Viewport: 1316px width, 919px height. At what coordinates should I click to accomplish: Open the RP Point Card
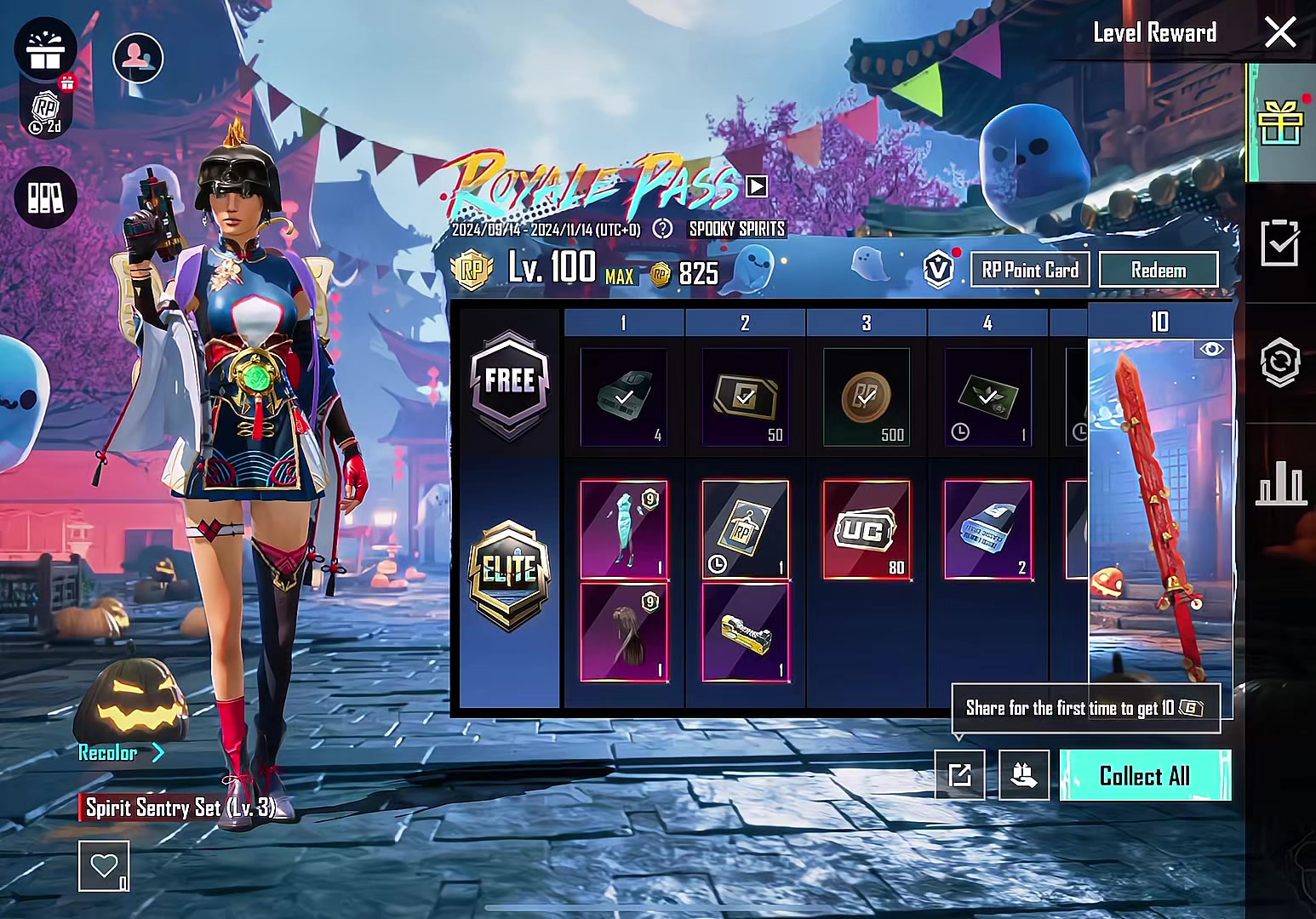point(1030,270)
